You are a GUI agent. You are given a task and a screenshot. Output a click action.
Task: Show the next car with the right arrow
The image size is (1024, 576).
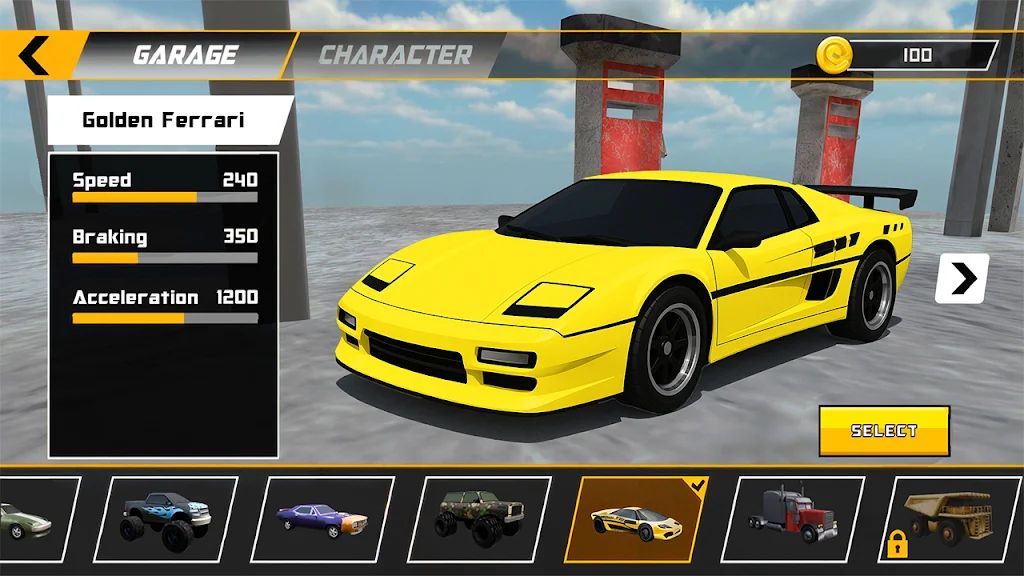pyautogui.click(x=962, y=279)
